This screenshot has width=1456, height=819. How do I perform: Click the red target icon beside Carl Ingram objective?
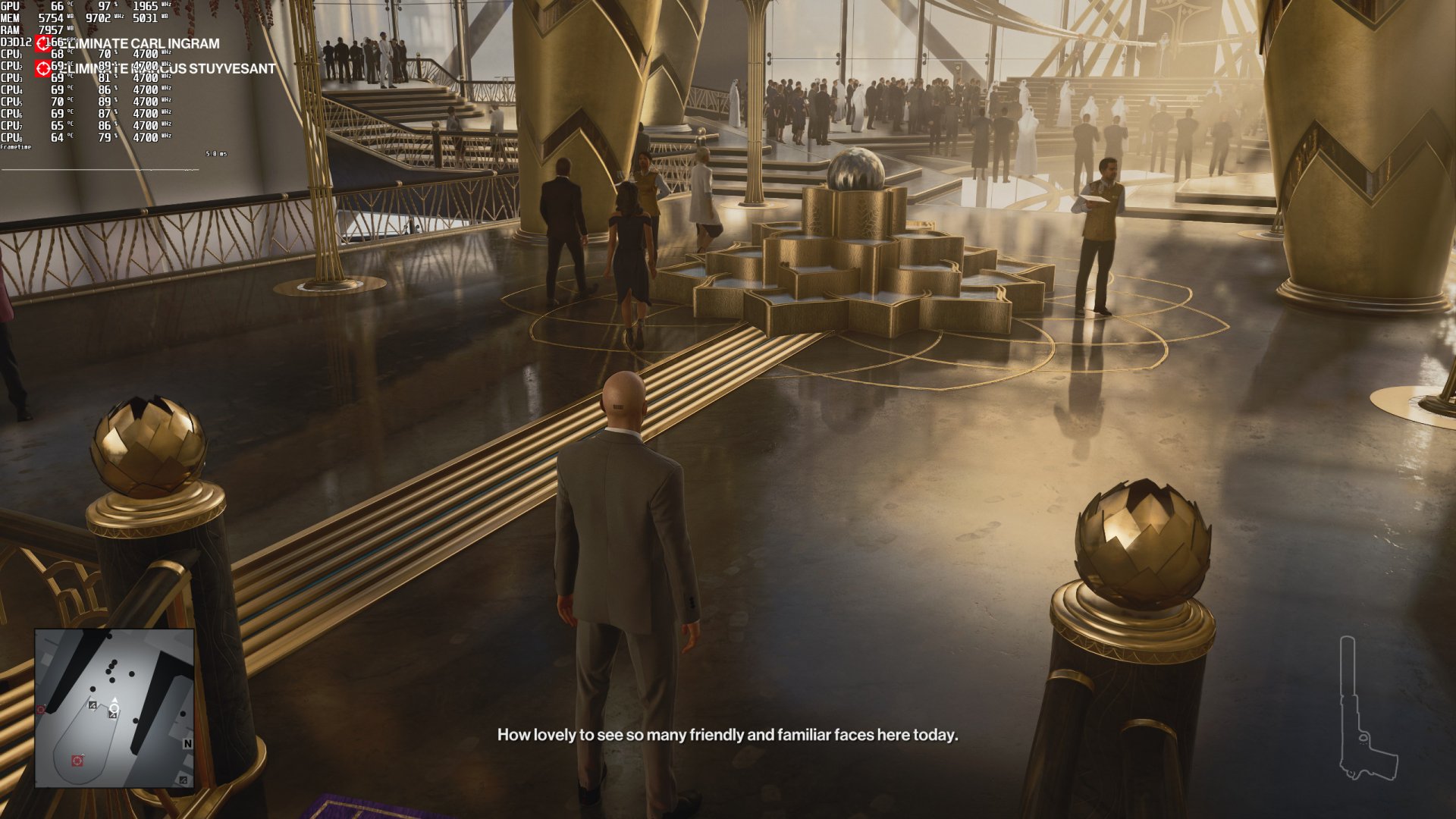point(42,43)
